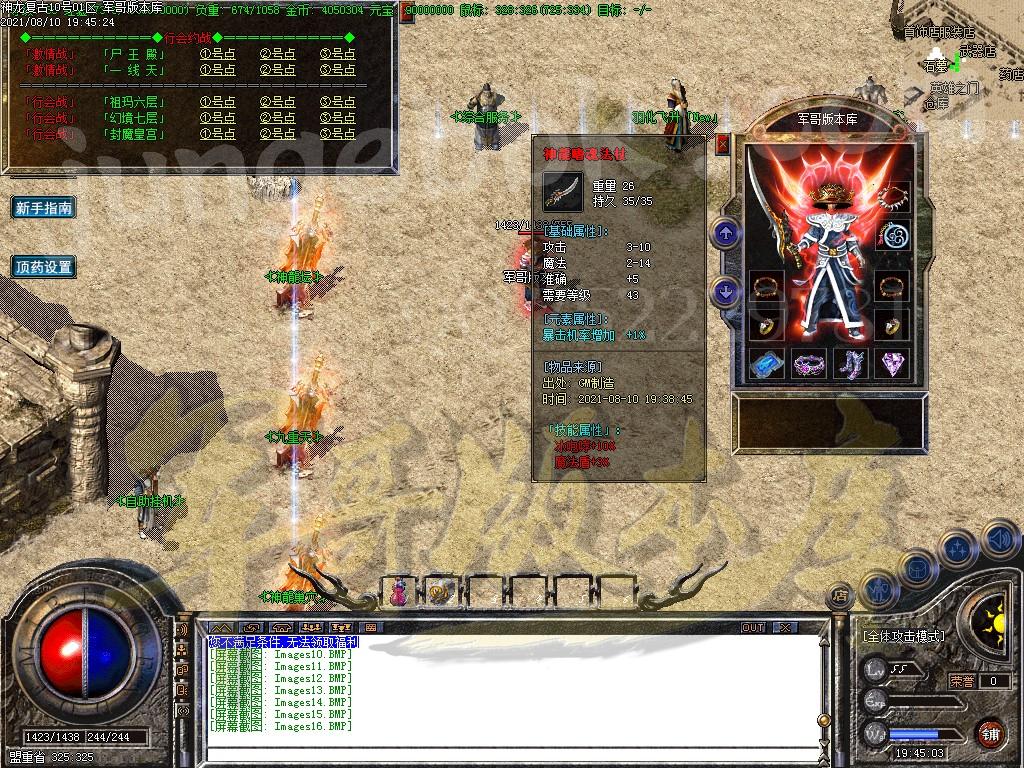Select the blue spiral medal slot
This screenshot has height=768, width=1024.
pyautogui.click(x=892, y=236)
